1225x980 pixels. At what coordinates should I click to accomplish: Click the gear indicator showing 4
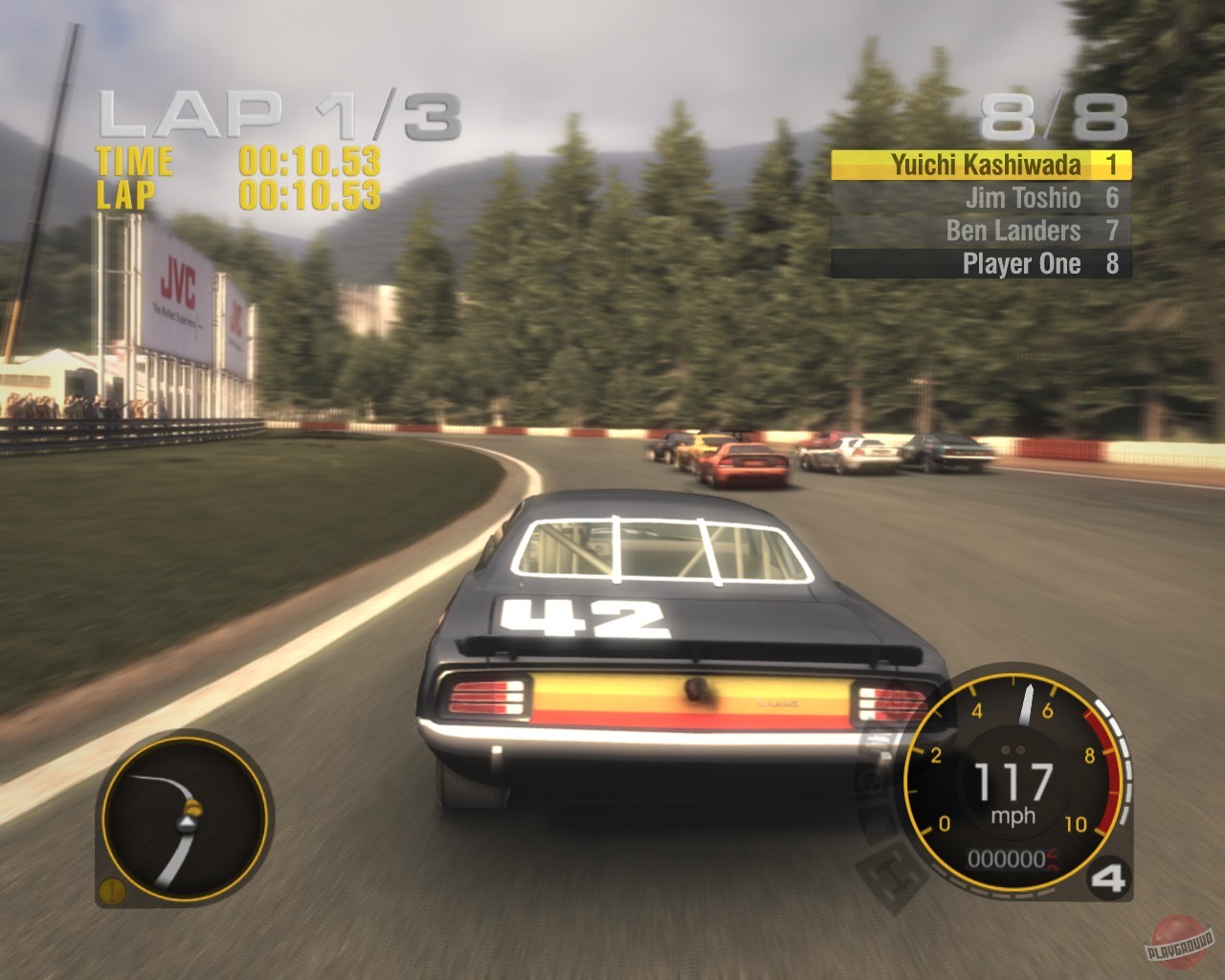click(x=1107, y=878)
